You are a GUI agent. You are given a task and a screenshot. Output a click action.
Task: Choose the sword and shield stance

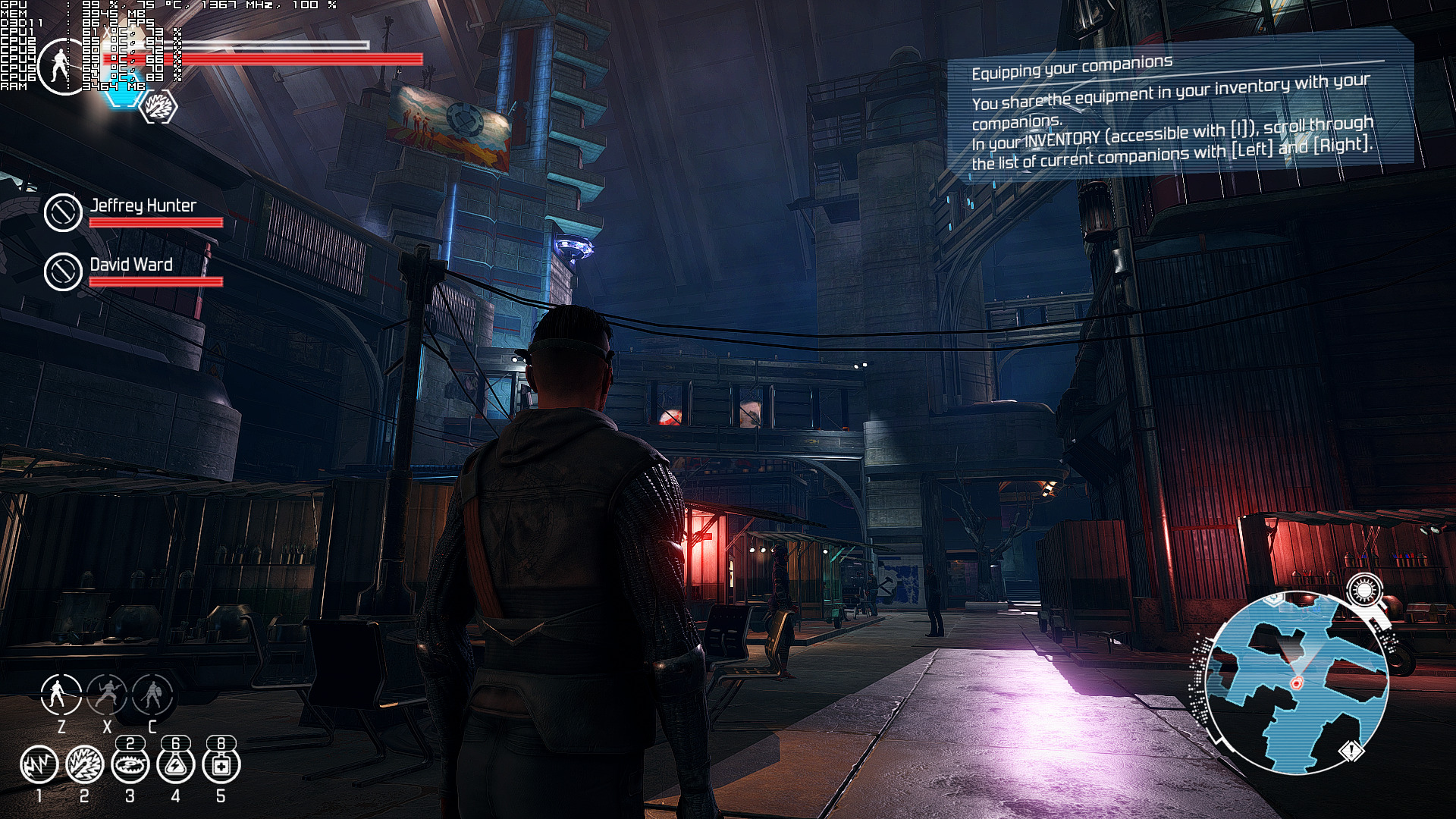(x=152, y=694)
